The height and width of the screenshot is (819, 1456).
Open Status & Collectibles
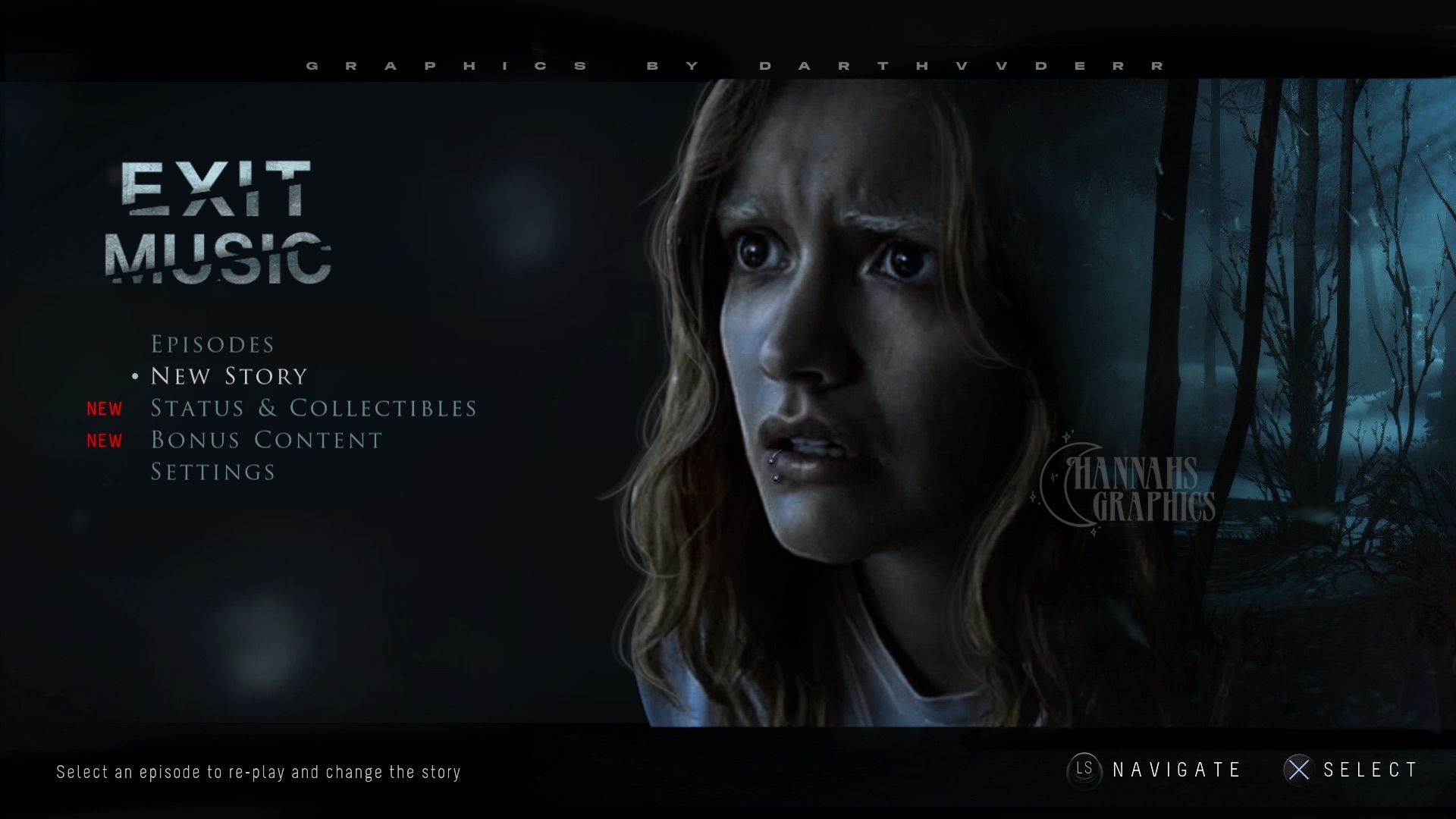pos(313,409)
